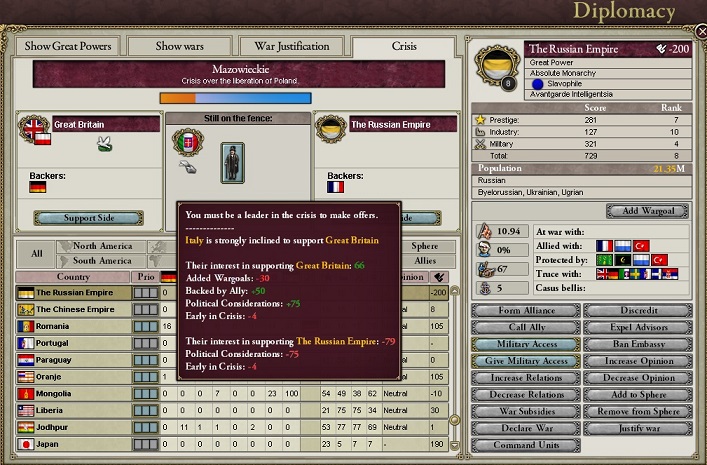Click Support Side for Great Britain
Screen dimensions: 707x465
click(87, 218)
